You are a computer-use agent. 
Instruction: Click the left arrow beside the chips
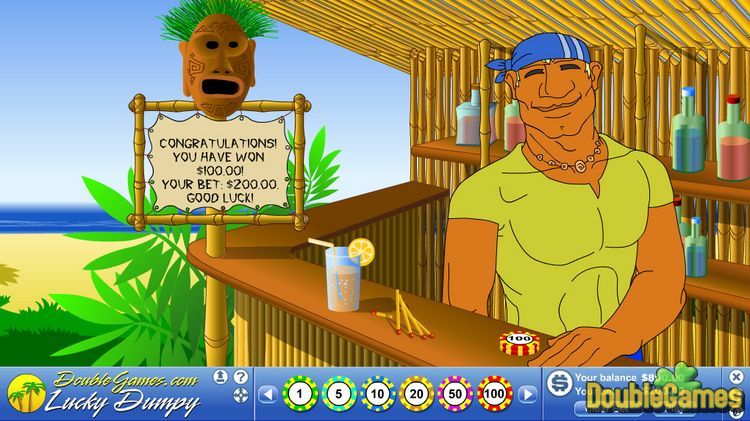click(267, 394)
